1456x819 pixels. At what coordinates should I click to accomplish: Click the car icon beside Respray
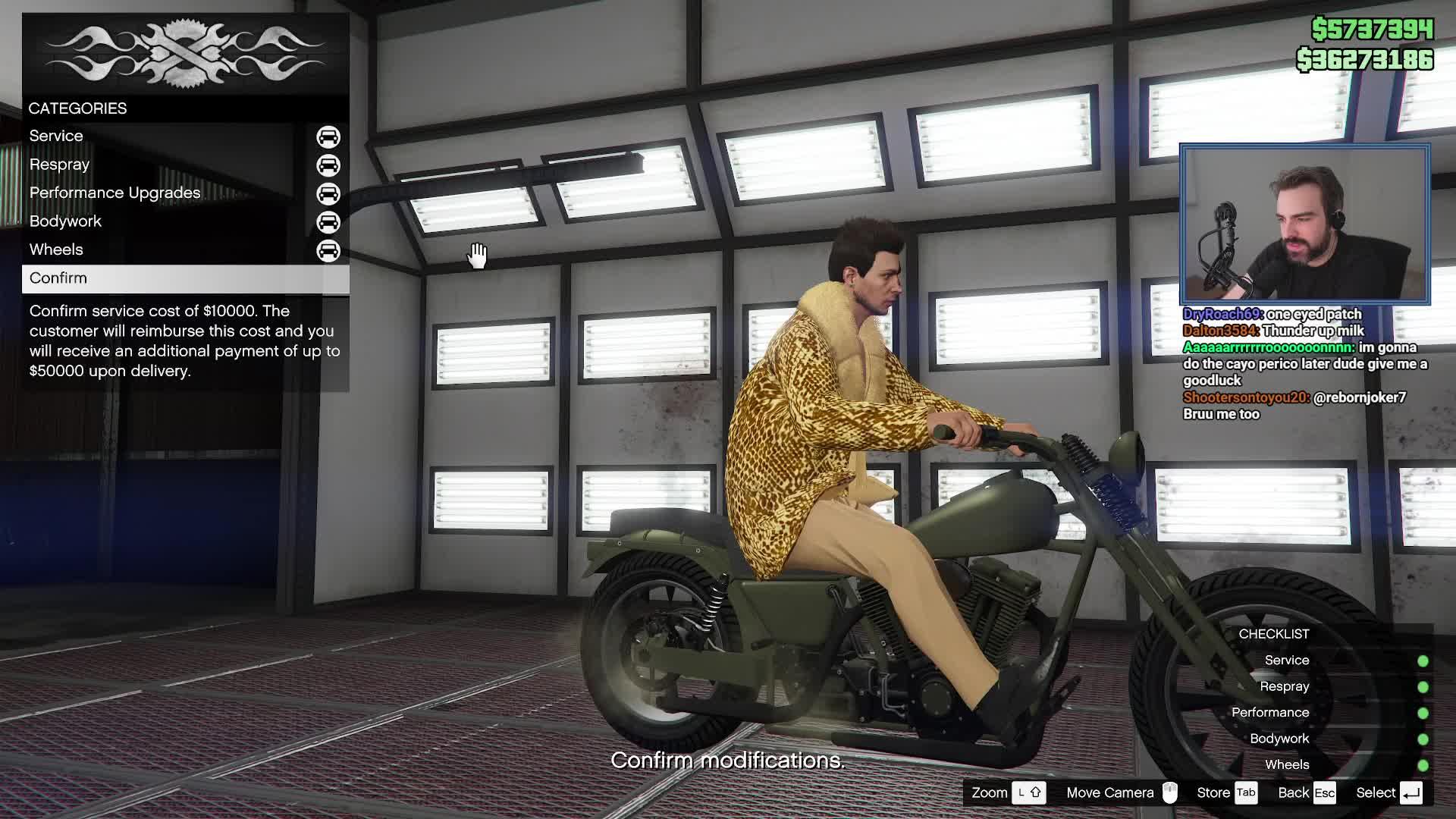pyautogui.click(x=328, y=165)
